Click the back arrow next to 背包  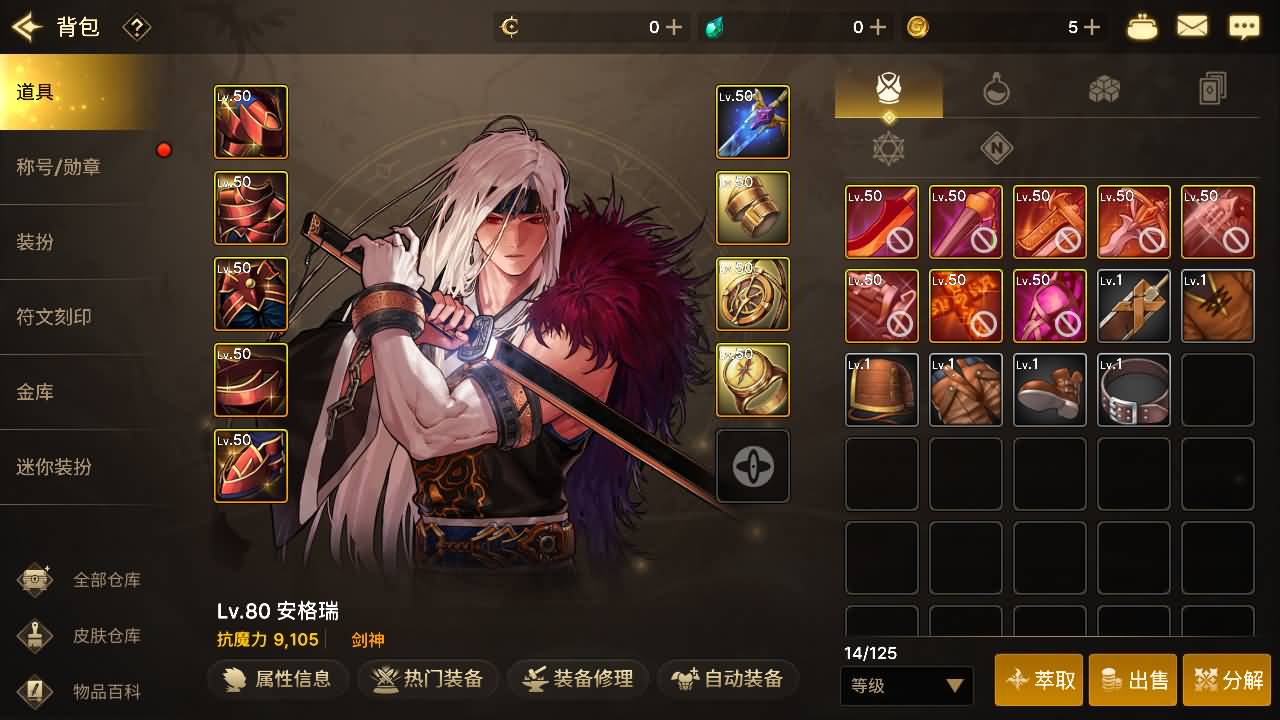coord(27,27)
